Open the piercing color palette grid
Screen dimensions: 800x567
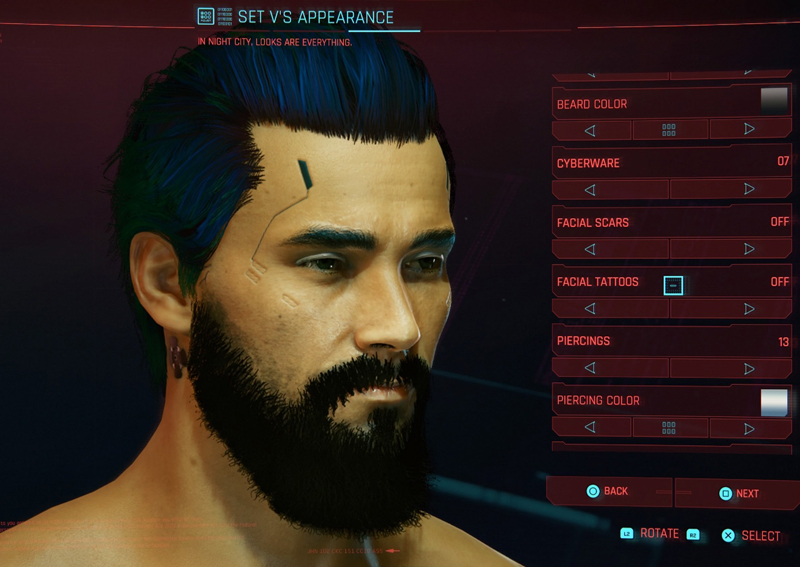pyautogui.click(x=669, y=428)
